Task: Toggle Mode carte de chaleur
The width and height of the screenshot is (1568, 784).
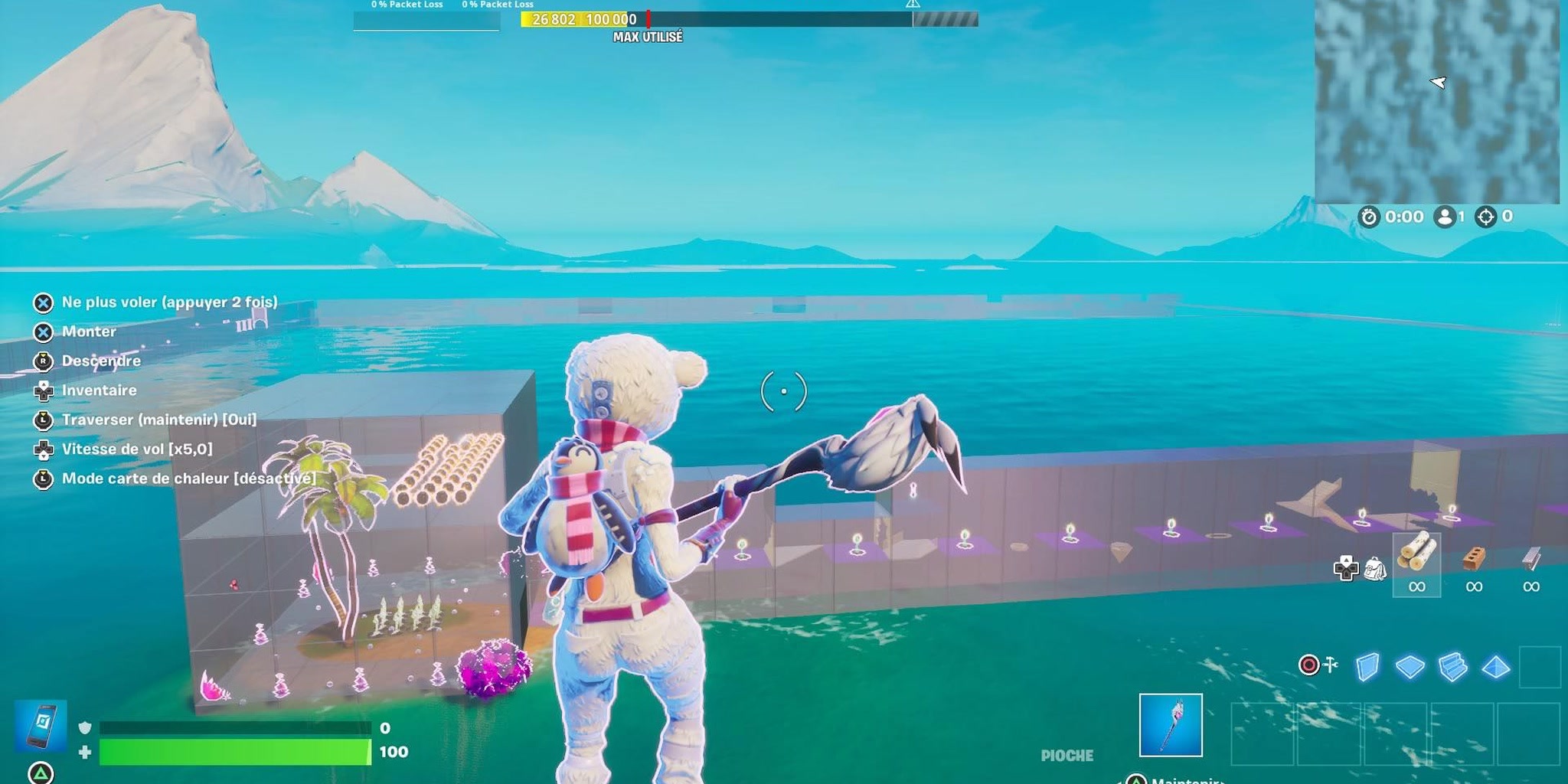Action: 187,478
